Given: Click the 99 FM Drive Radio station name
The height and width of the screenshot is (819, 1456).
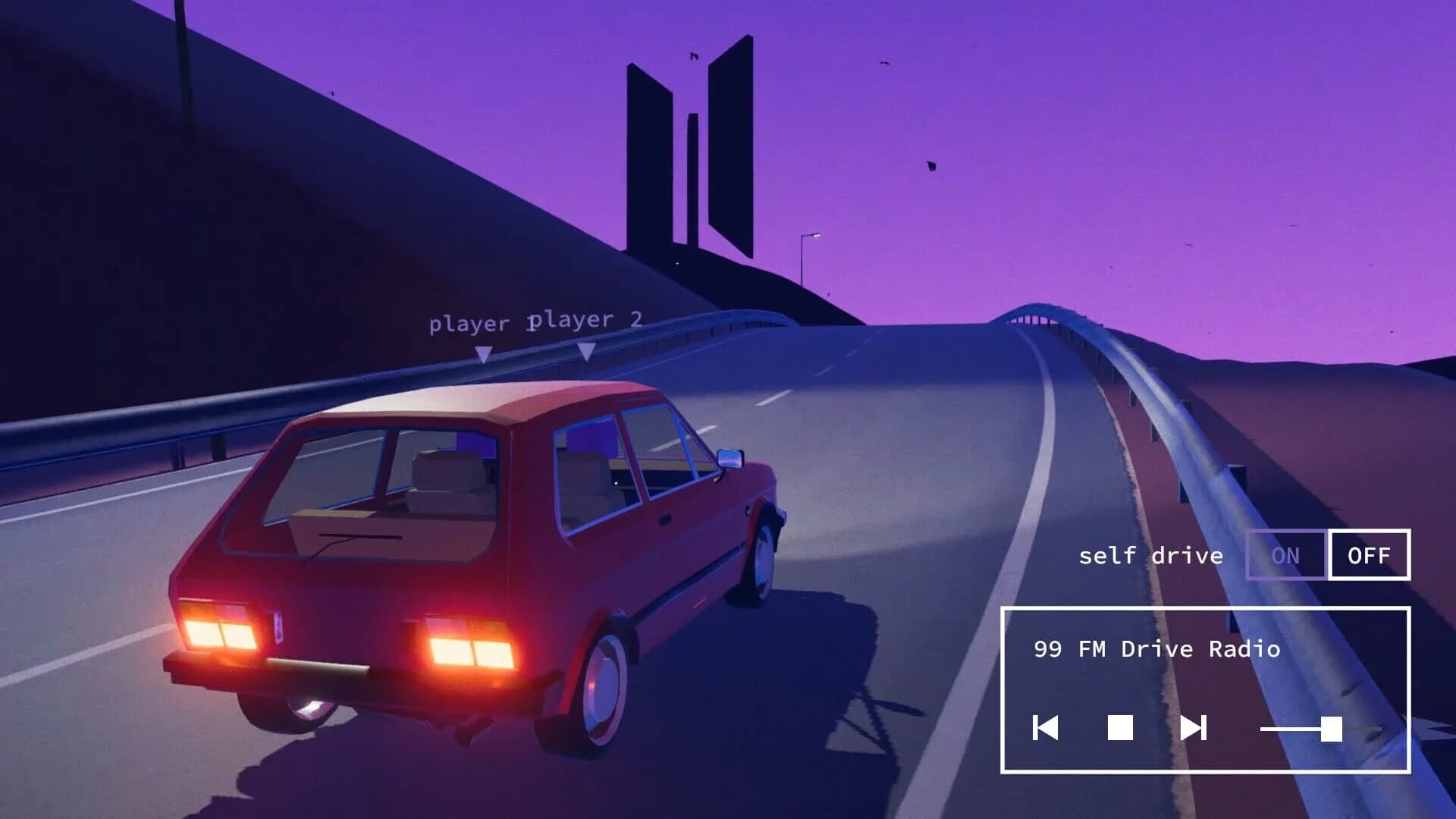Looking at the screenshot, I should [1156, 648].
